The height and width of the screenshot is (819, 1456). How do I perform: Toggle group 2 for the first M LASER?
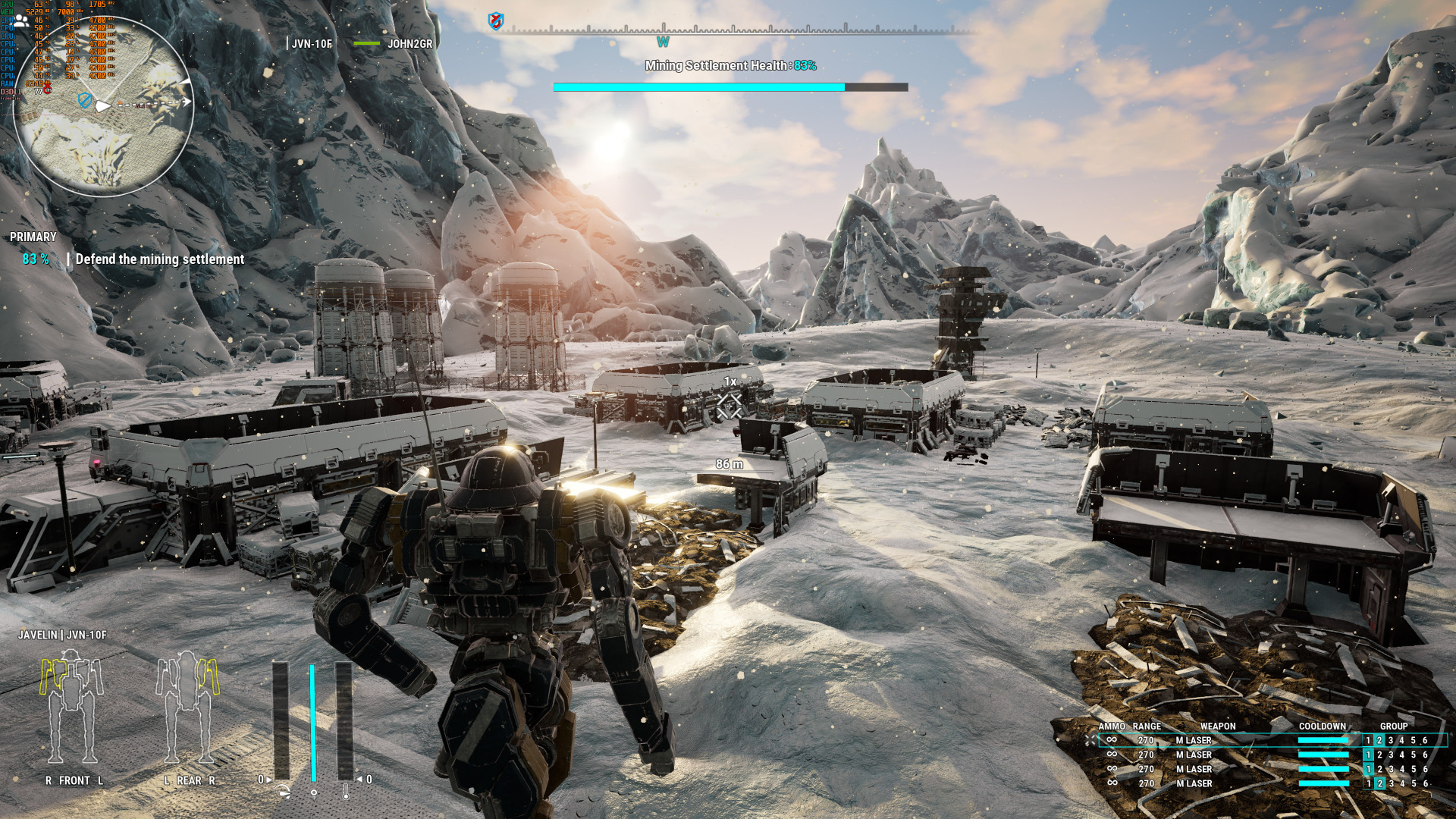point(1379,740)
